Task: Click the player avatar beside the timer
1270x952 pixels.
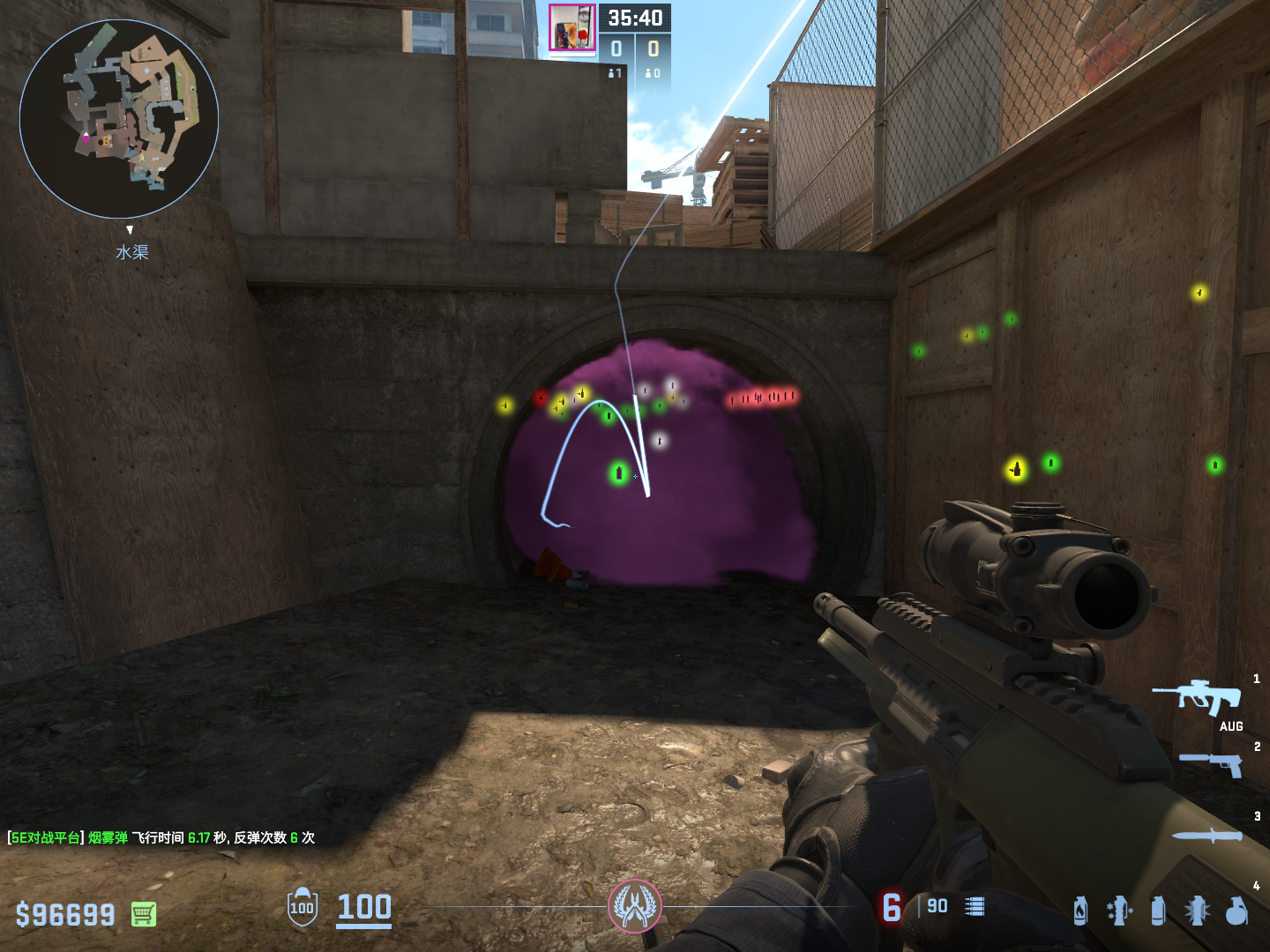Action: (x=571, y=28)
